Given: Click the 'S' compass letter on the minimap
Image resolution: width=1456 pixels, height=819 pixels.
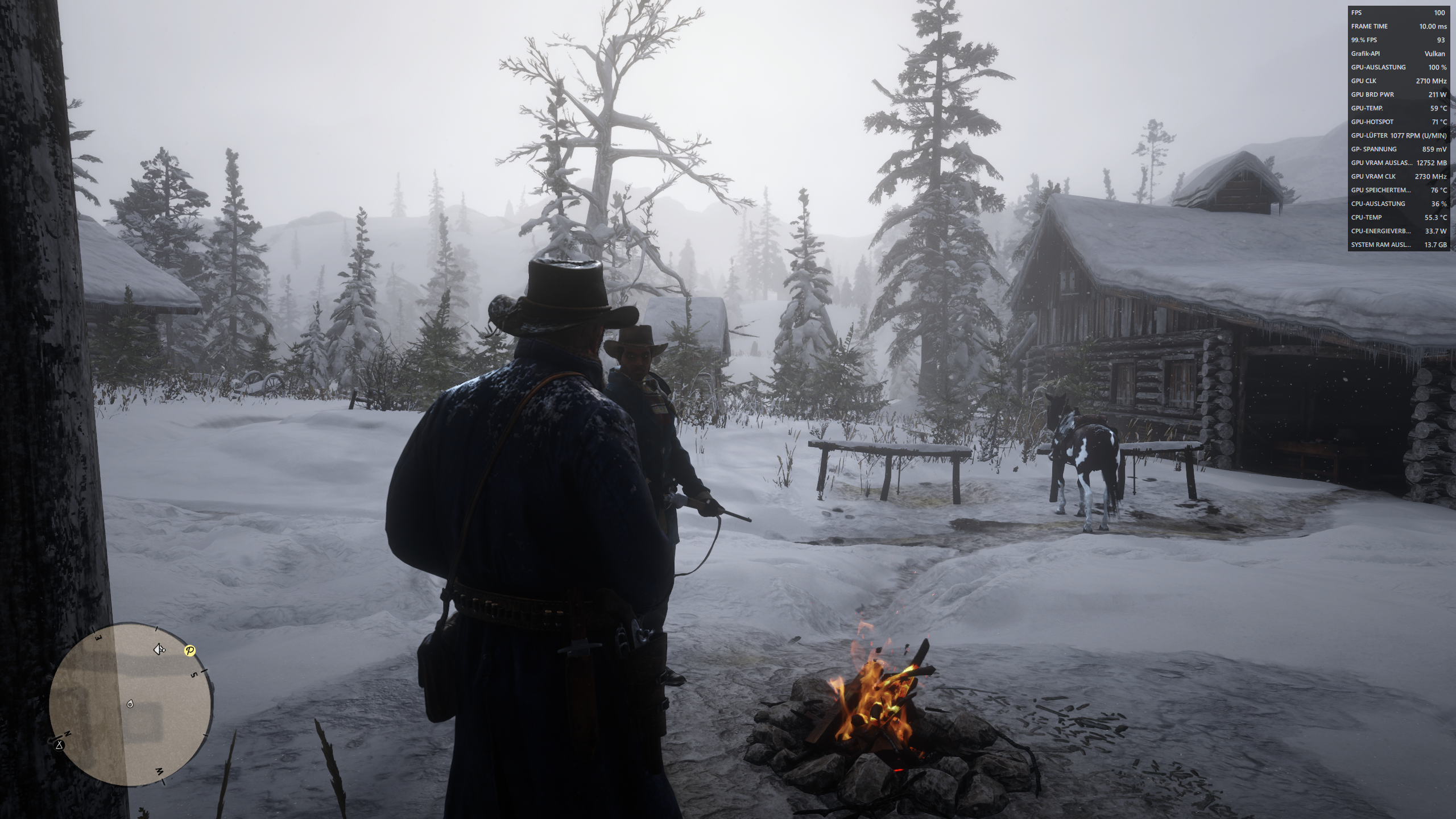Looking at the screenshot, I should pyautogui.click(x=194, y=674).
